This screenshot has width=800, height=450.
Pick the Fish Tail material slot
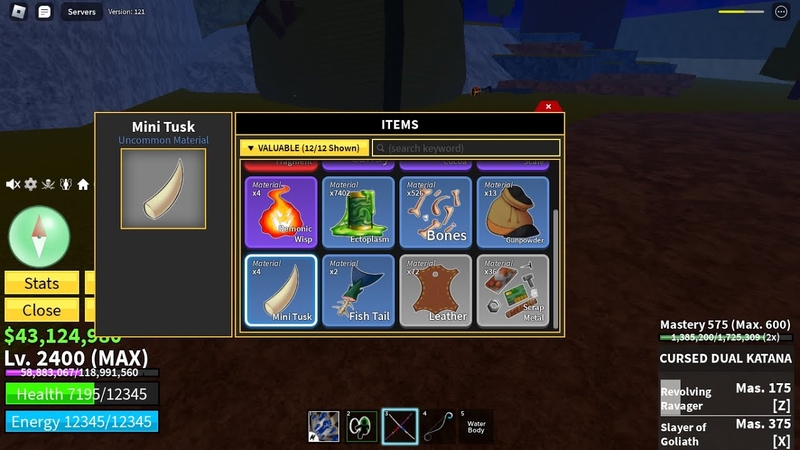click(x=358, y=290)
